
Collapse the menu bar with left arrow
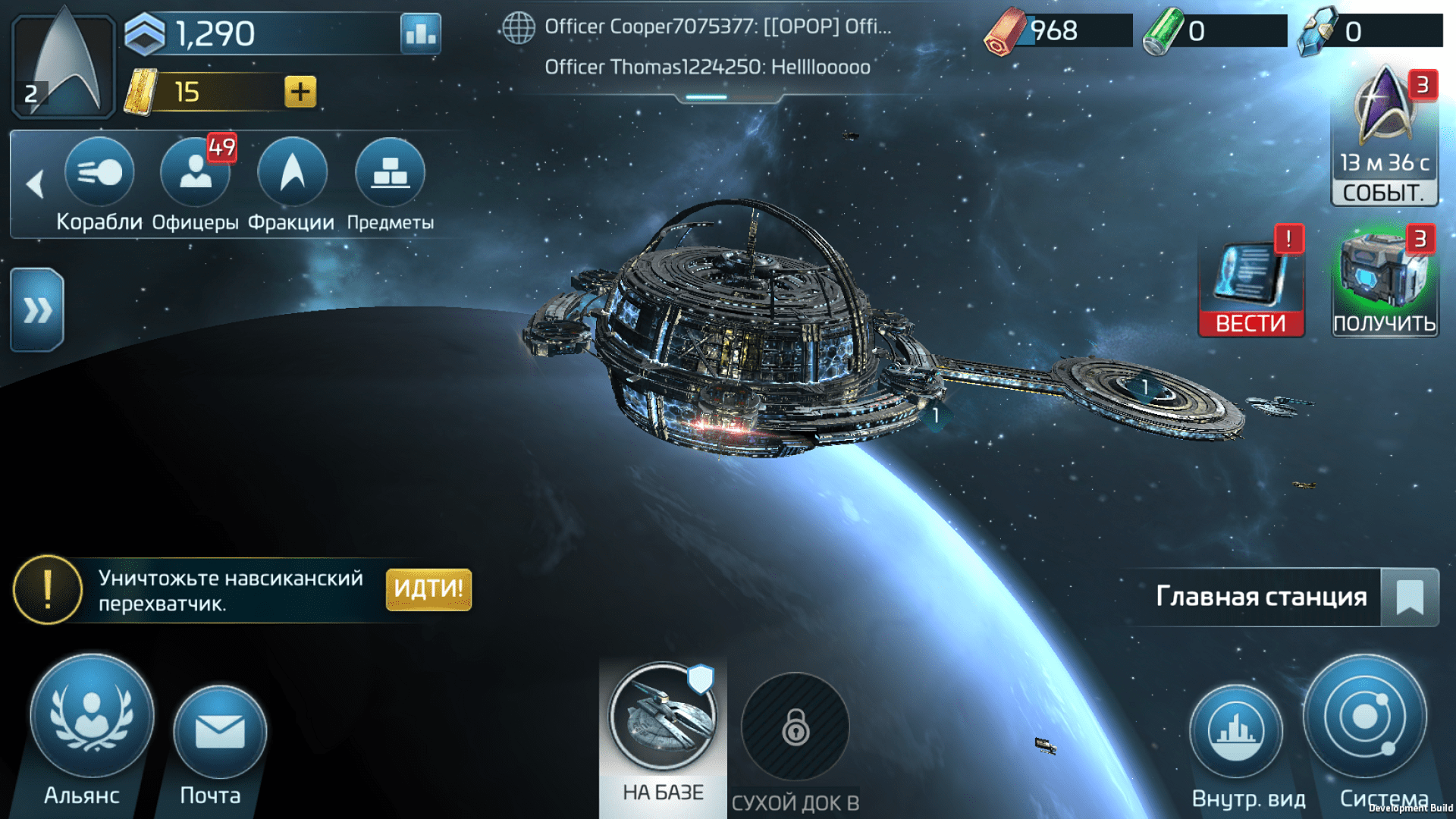pyautogui.click(x=35, y=184)
